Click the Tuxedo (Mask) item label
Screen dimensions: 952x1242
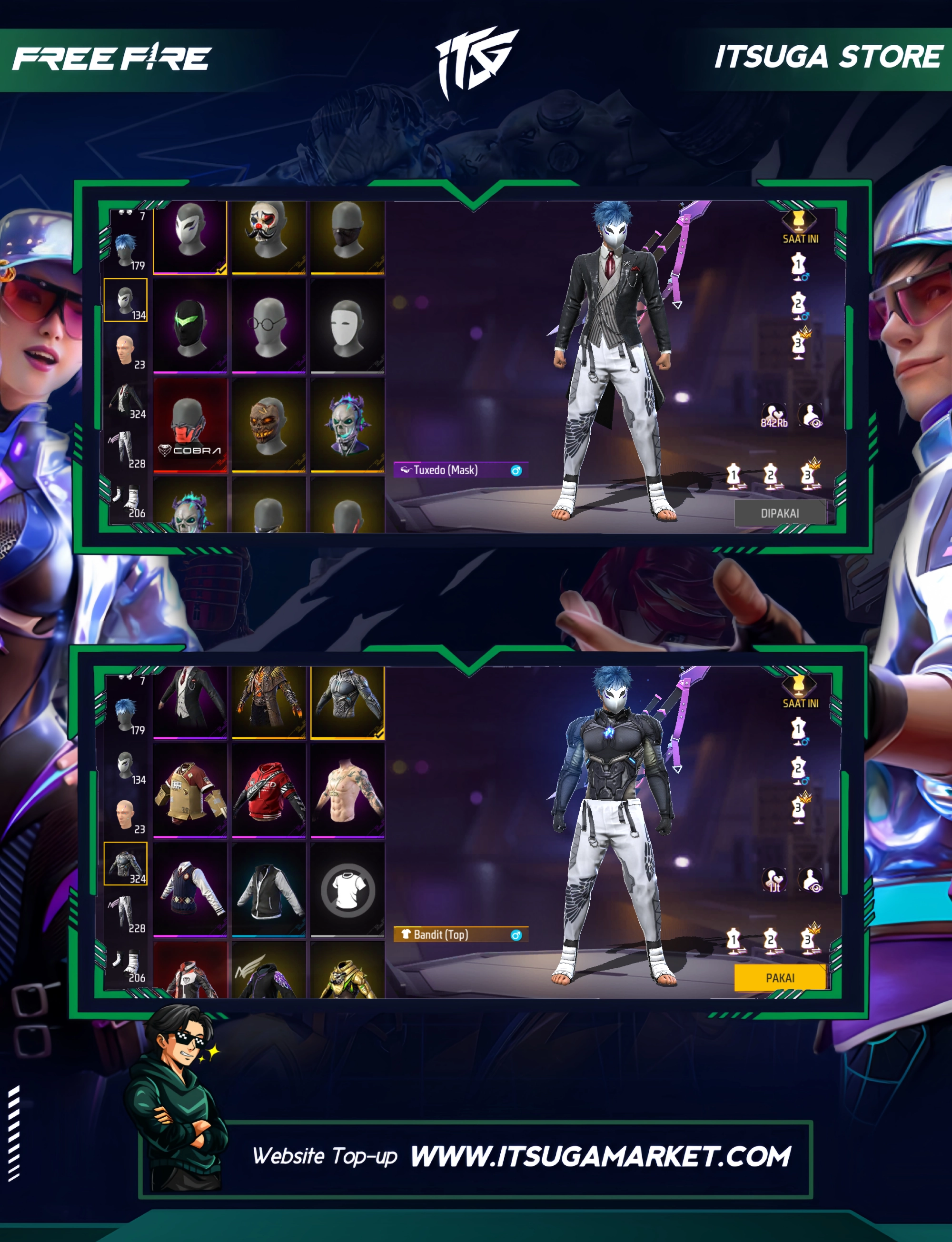446,470
